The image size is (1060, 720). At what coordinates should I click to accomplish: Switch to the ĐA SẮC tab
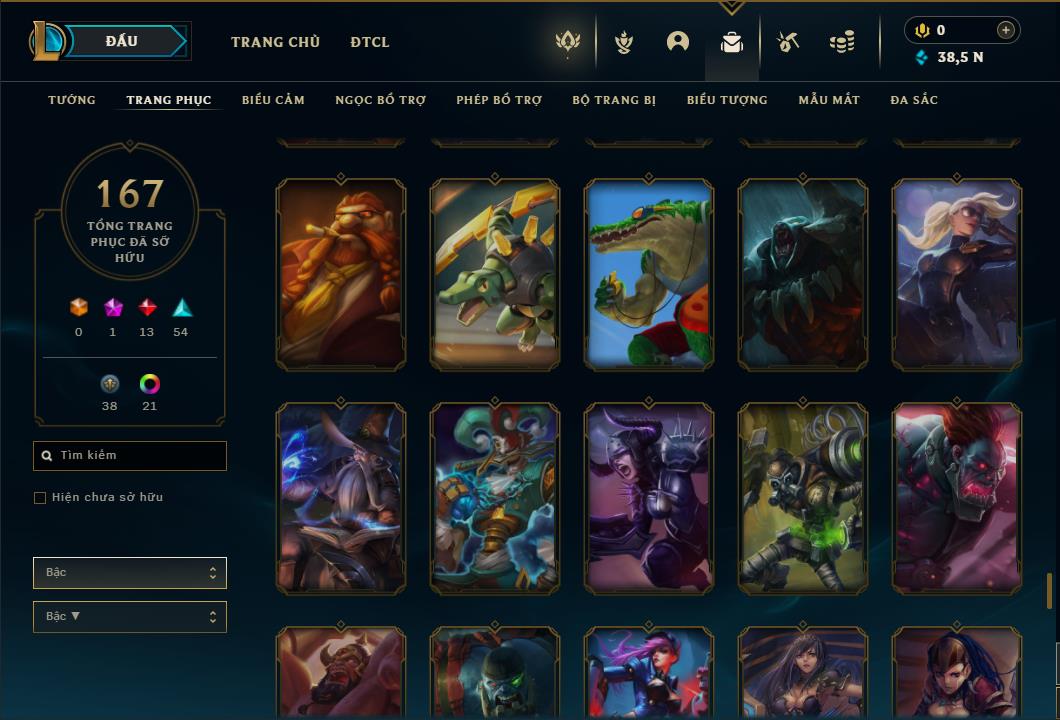[914, 100]
